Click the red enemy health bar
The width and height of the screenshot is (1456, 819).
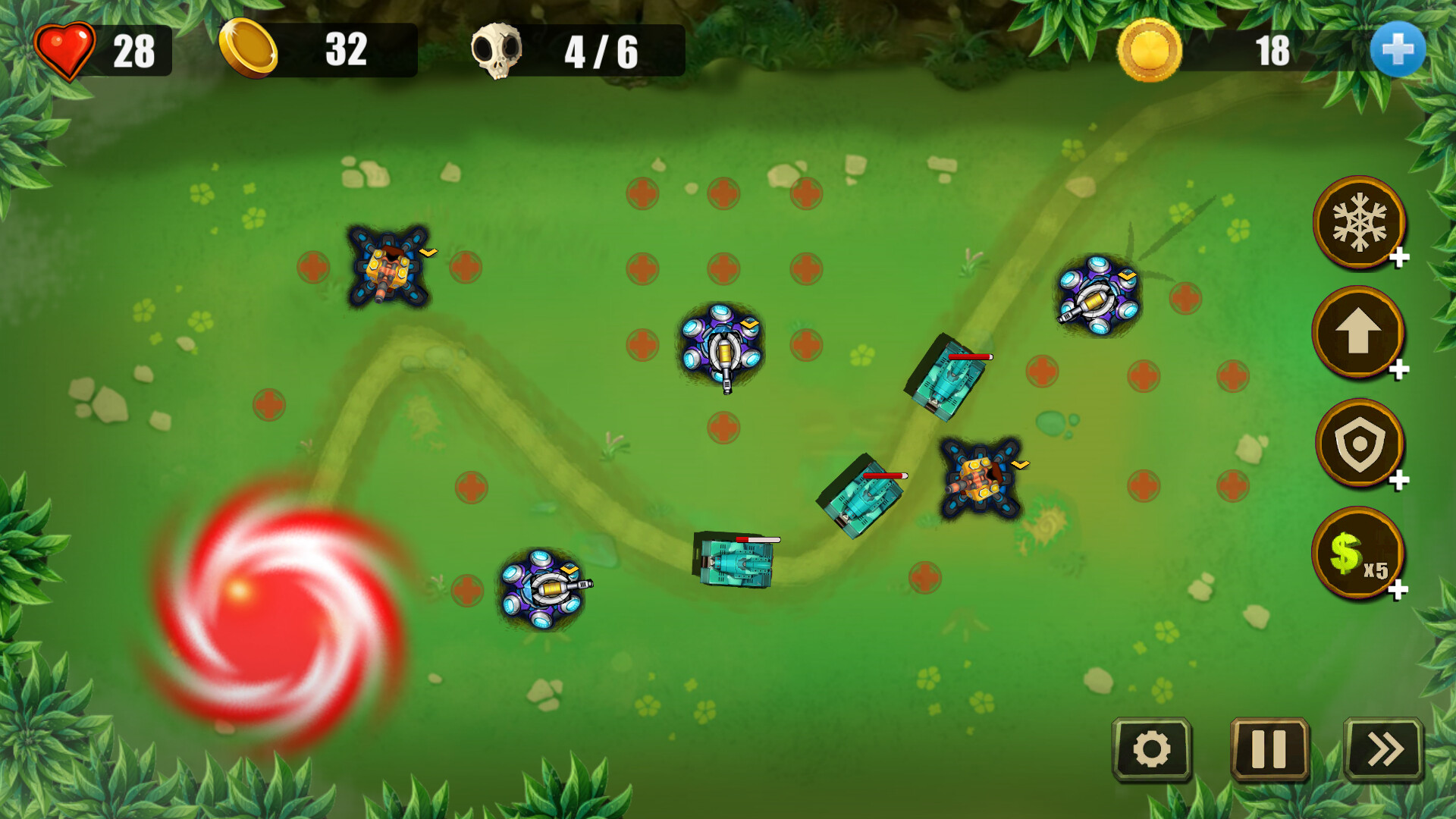[x=971, y=355]
